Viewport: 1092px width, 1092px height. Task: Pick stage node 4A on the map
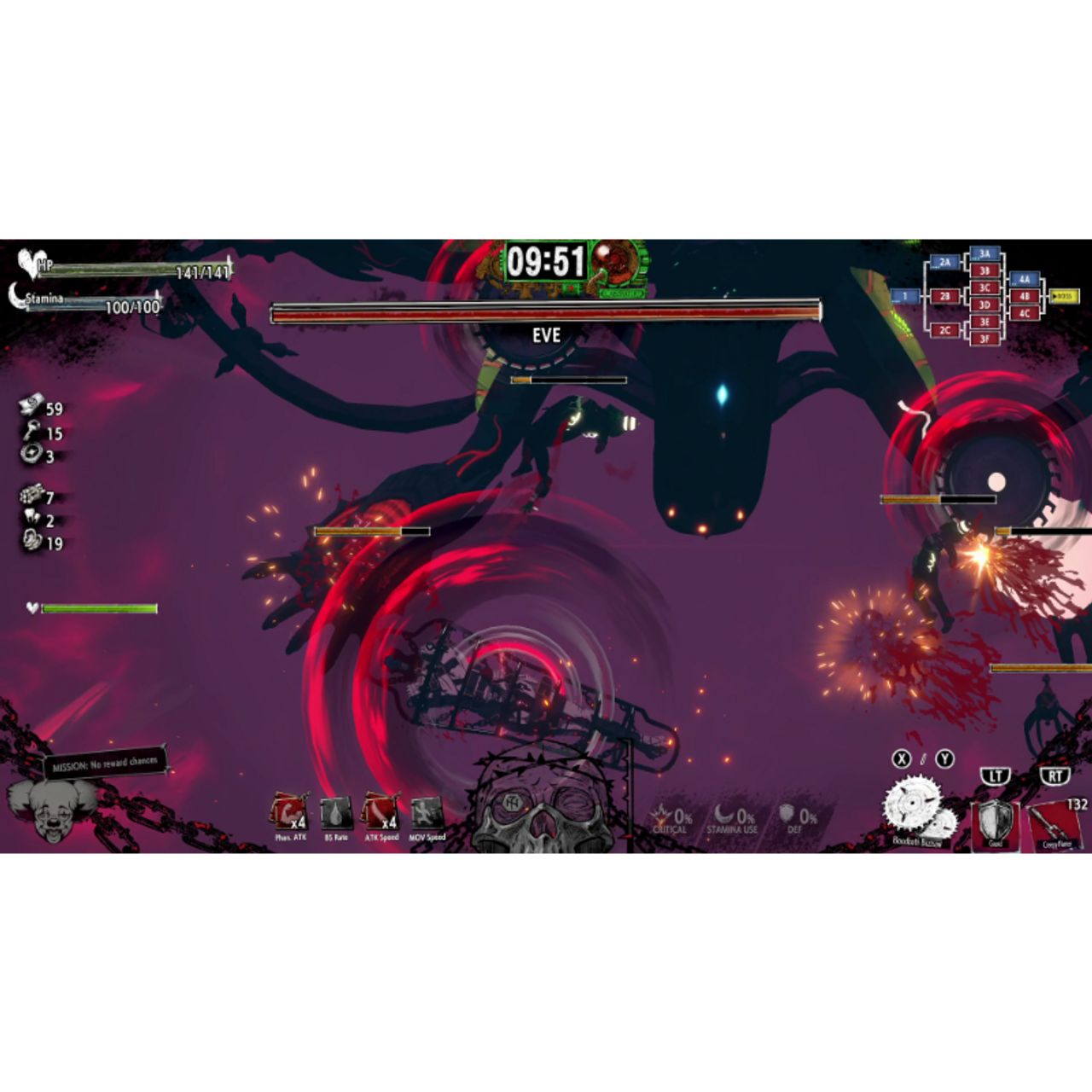click(x=1025, y=279)
